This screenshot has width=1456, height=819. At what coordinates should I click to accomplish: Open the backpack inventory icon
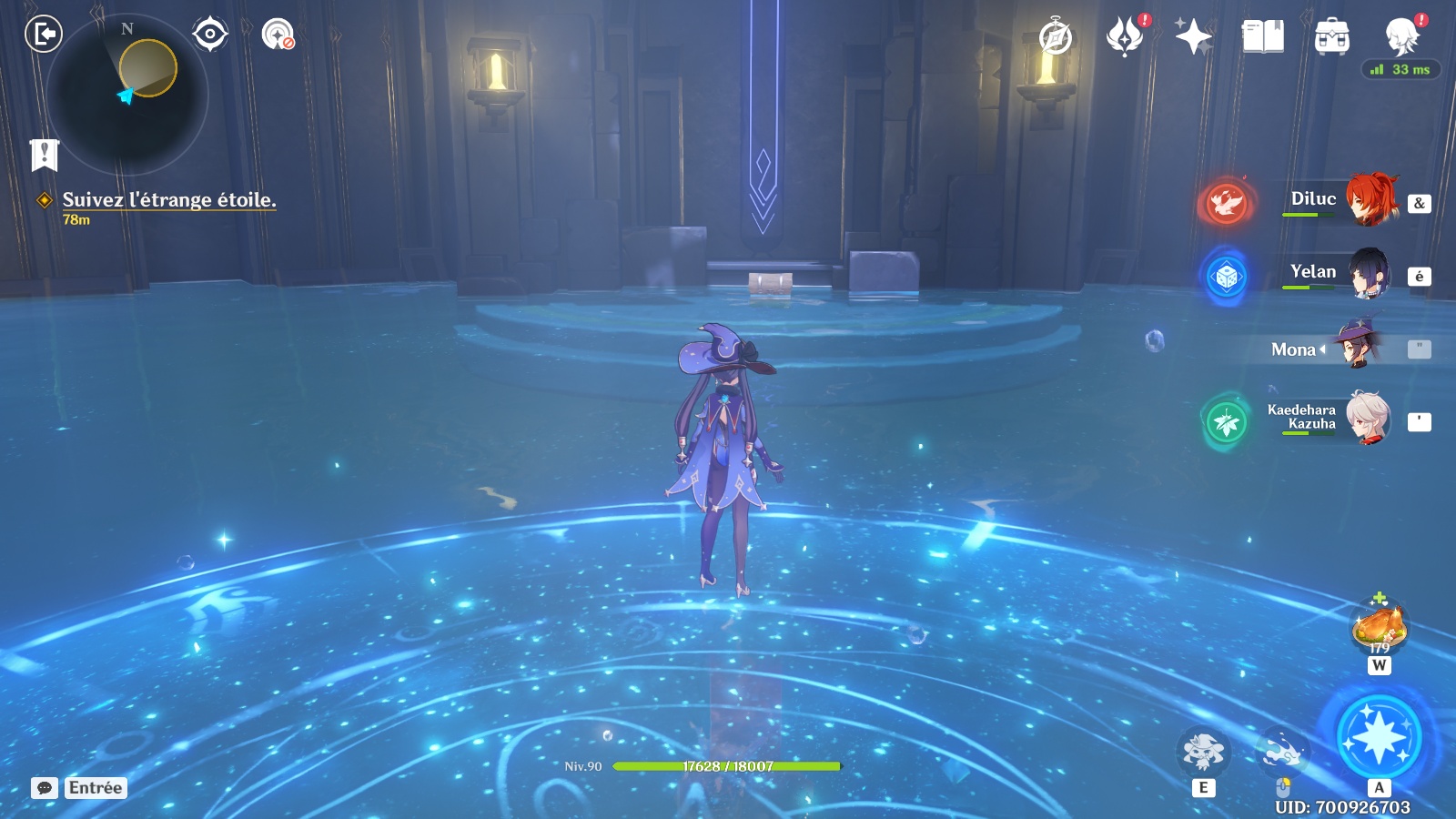pyautogui.click(x=1331, y=37)
